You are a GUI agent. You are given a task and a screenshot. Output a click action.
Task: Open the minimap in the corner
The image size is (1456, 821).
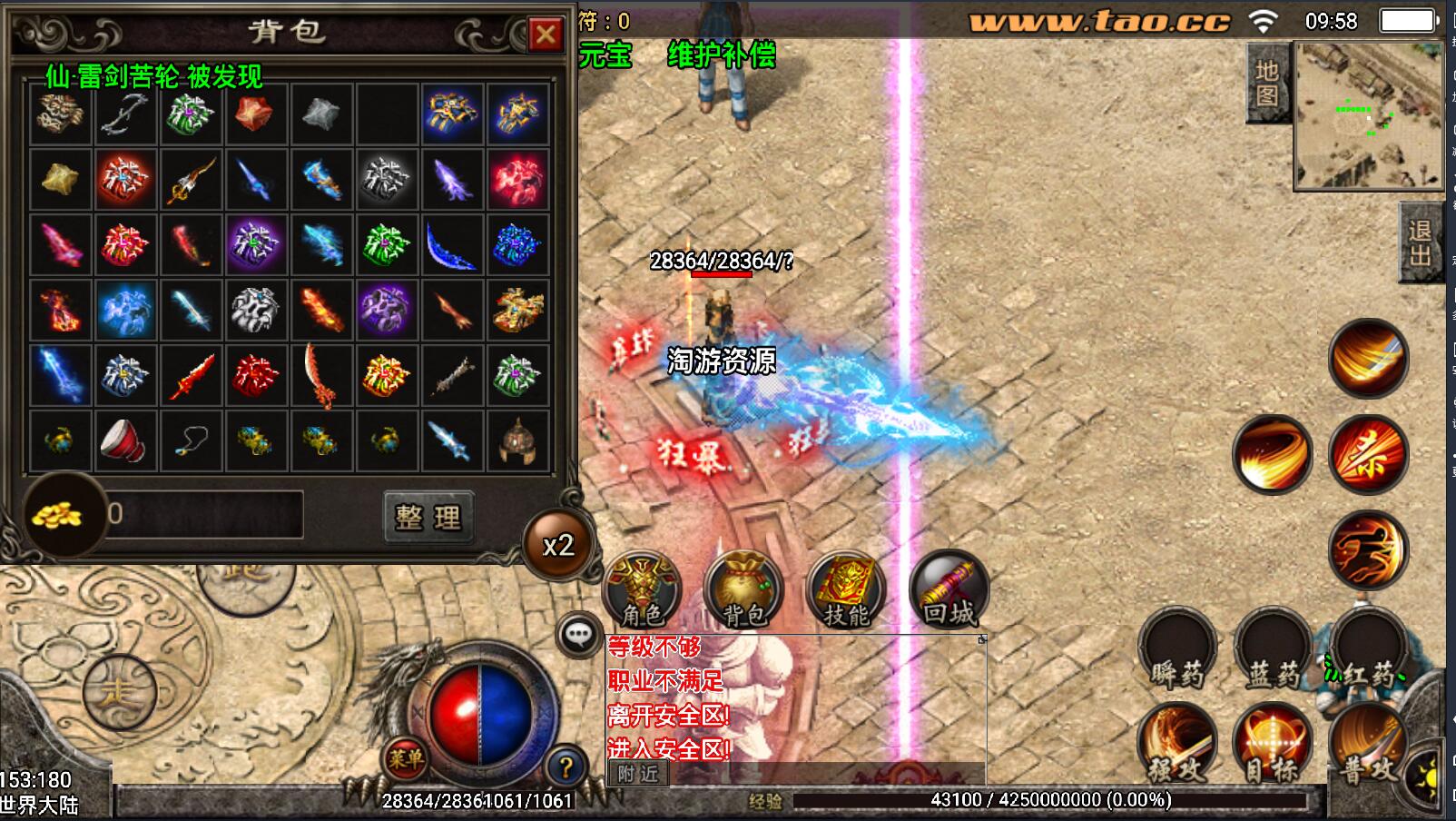tap(1367, 115)
